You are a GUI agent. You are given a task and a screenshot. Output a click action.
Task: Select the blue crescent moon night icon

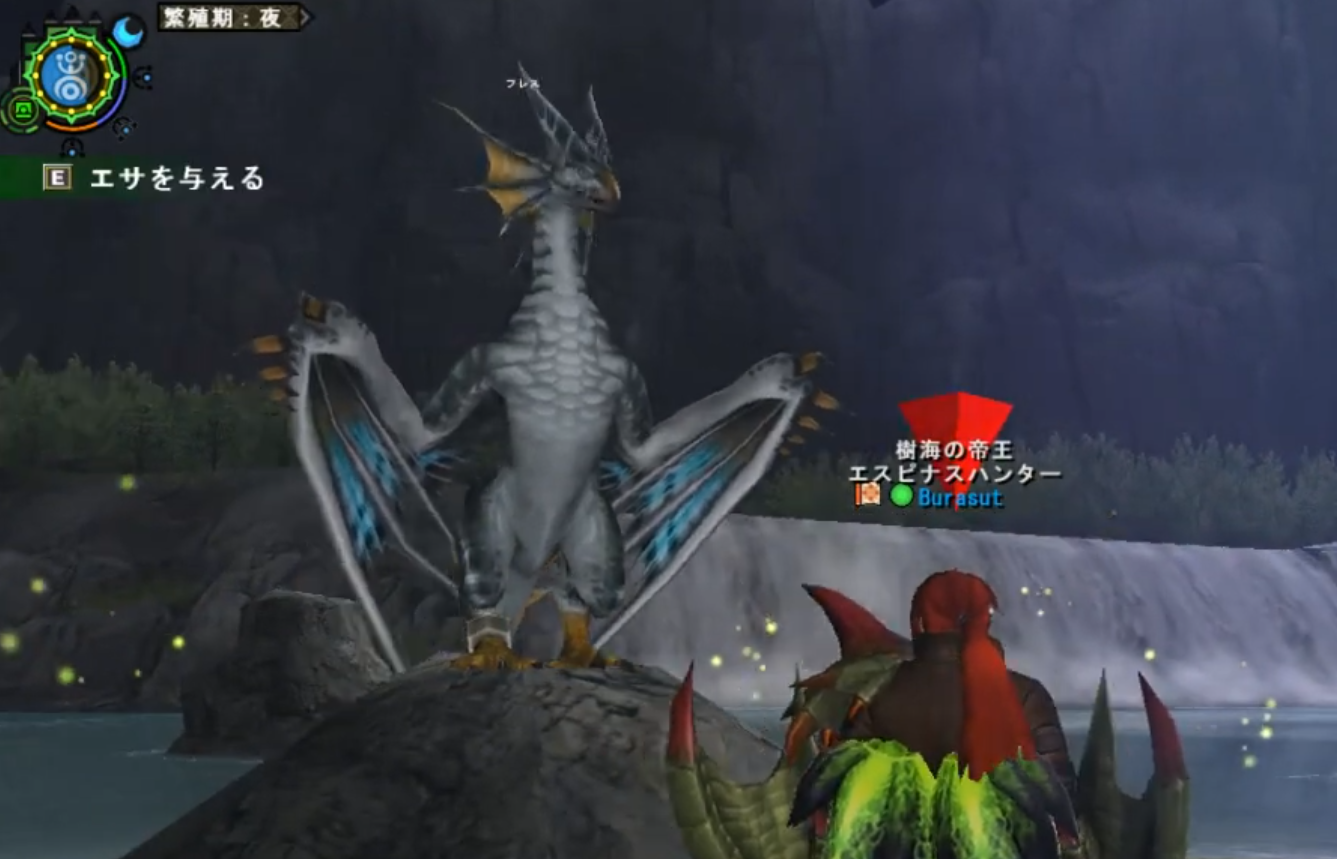pos(128,33)
